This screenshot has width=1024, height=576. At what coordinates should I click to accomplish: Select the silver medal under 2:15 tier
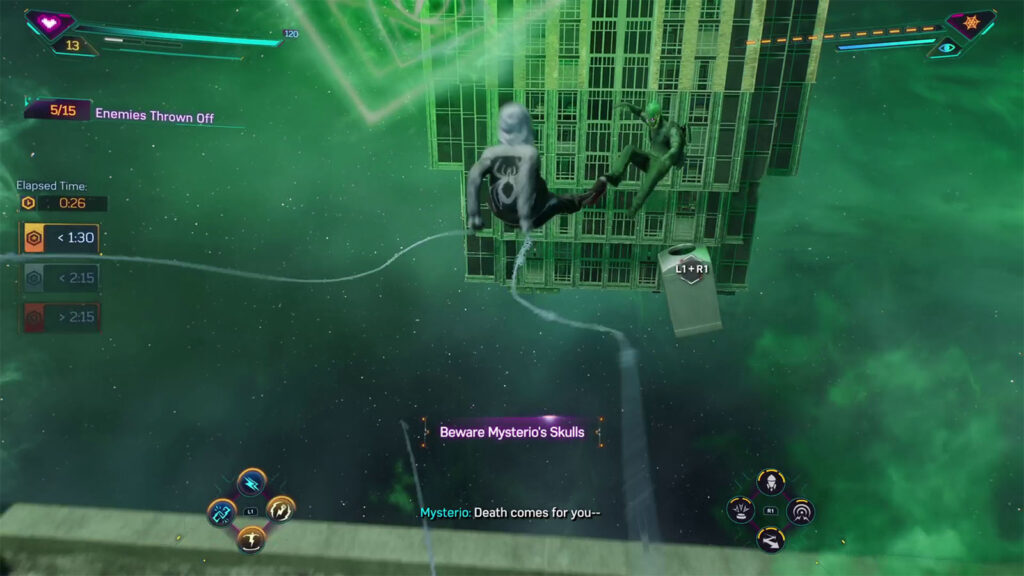(59, 279)
